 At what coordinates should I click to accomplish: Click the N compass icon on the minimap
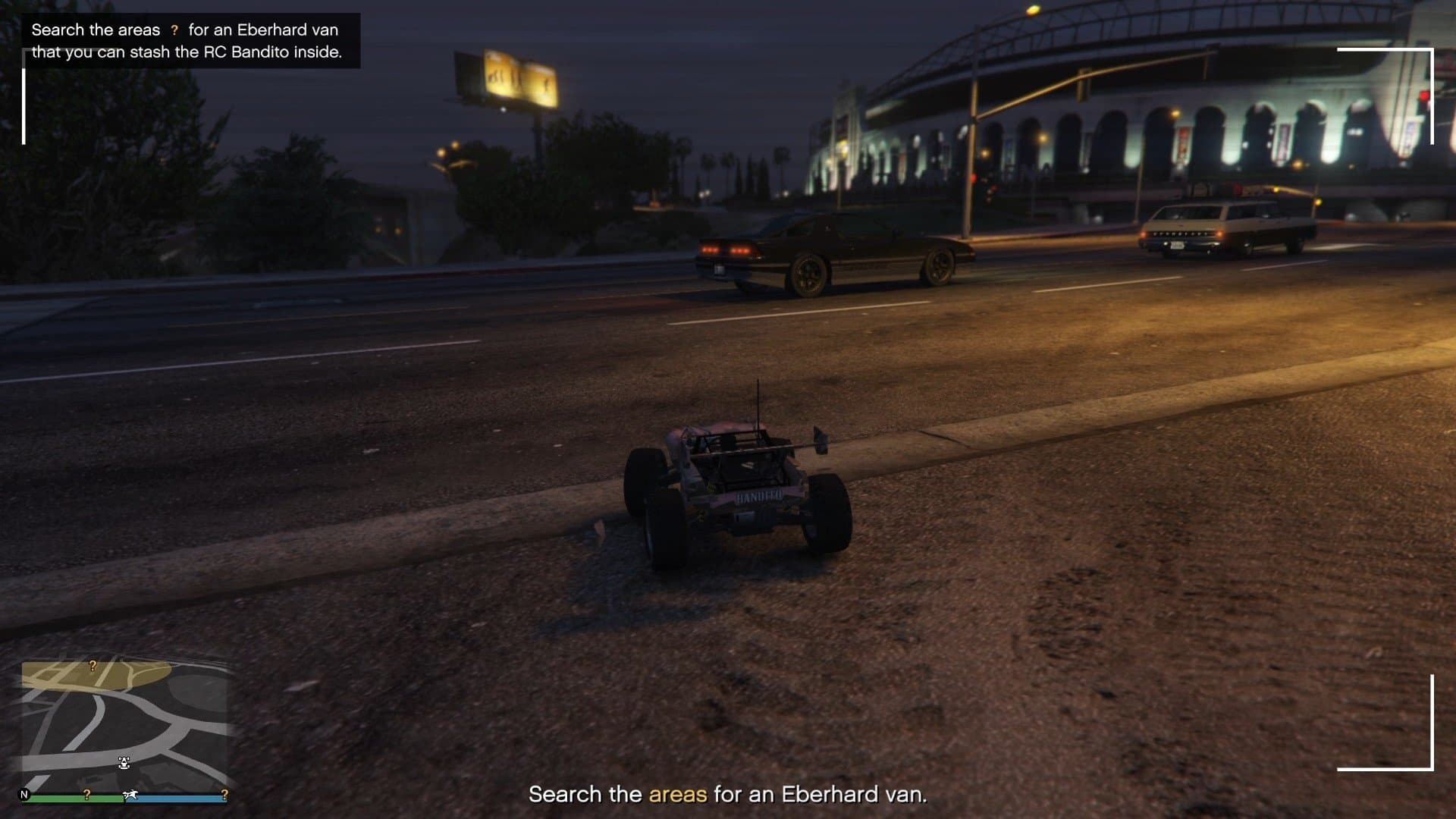pyautogui.click(x=24, y=792)
